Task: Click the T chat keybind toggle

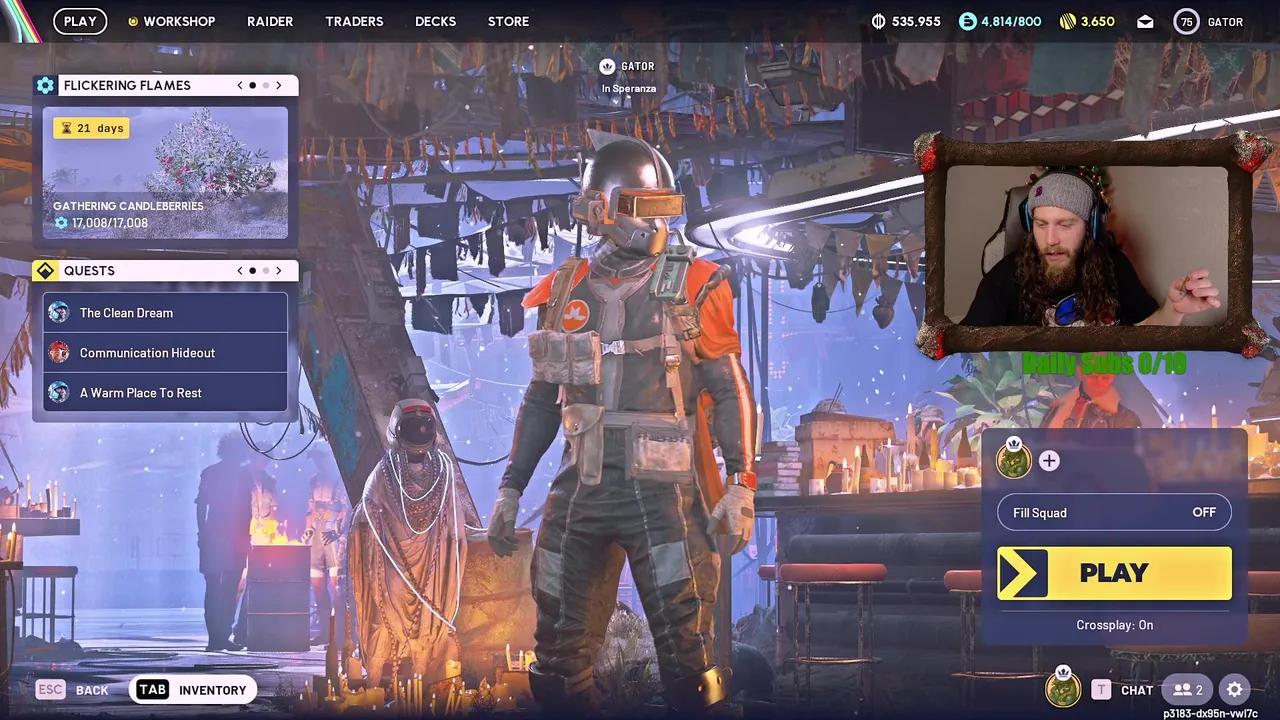Action: tap(1101, 690)
